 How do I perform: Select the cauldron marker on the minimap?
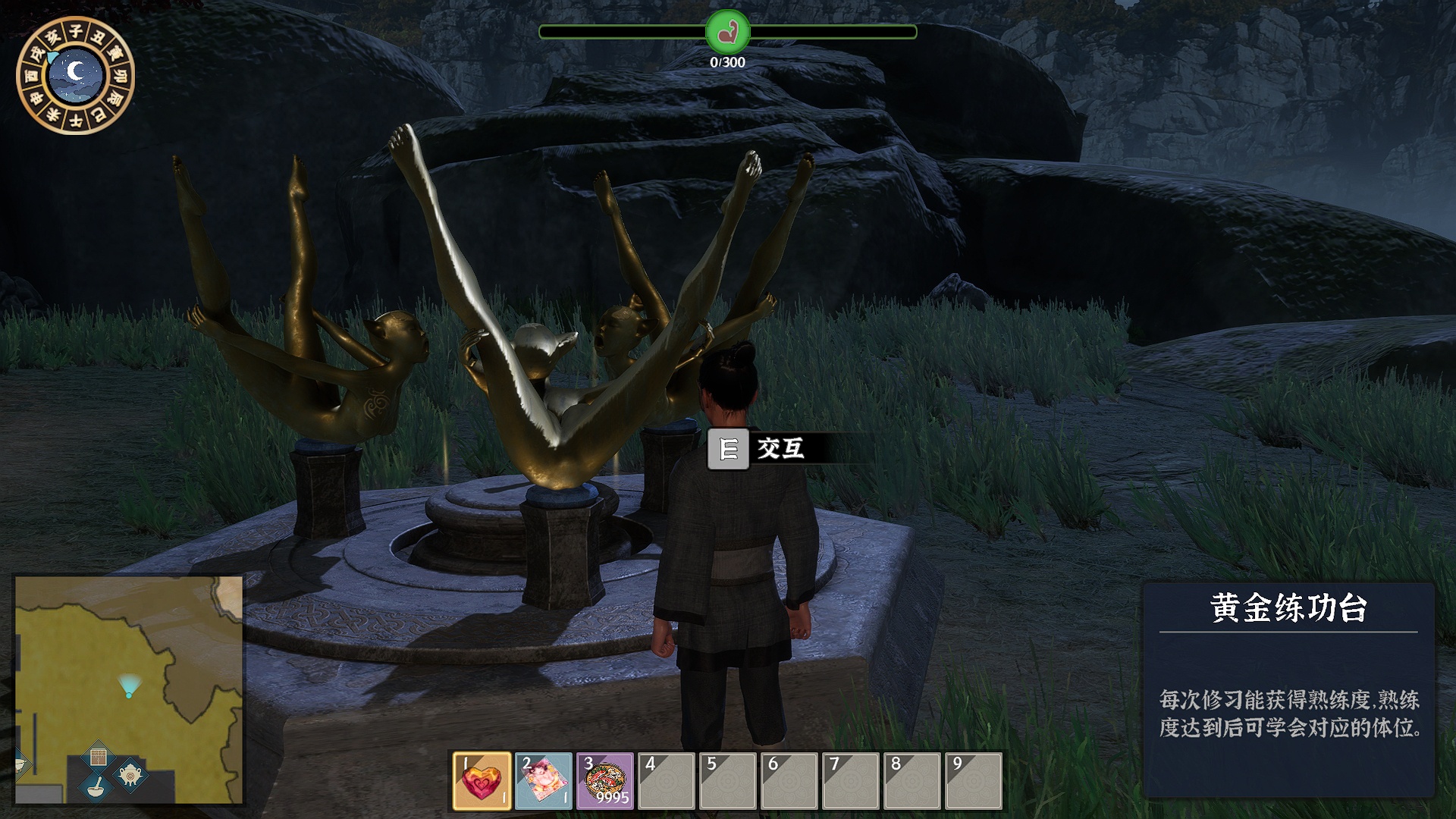(130, 774)
